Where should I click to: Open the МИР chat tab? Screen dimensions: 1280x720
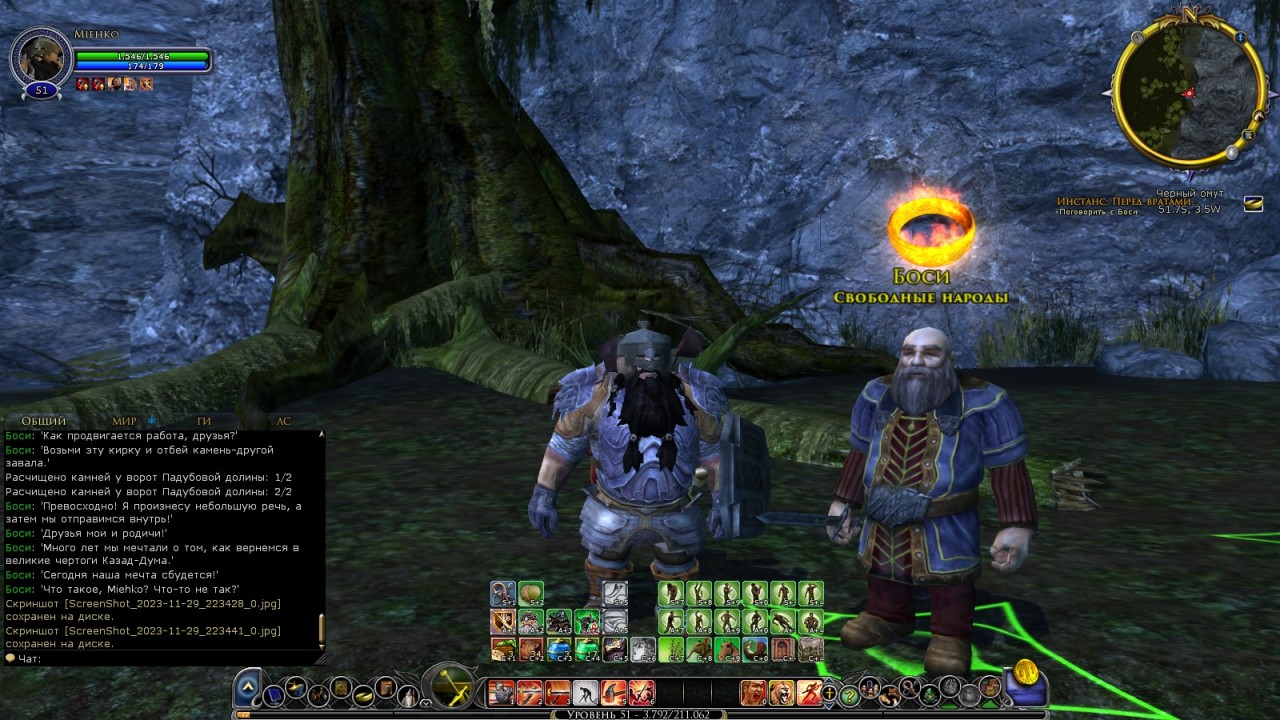click(124, 421)
